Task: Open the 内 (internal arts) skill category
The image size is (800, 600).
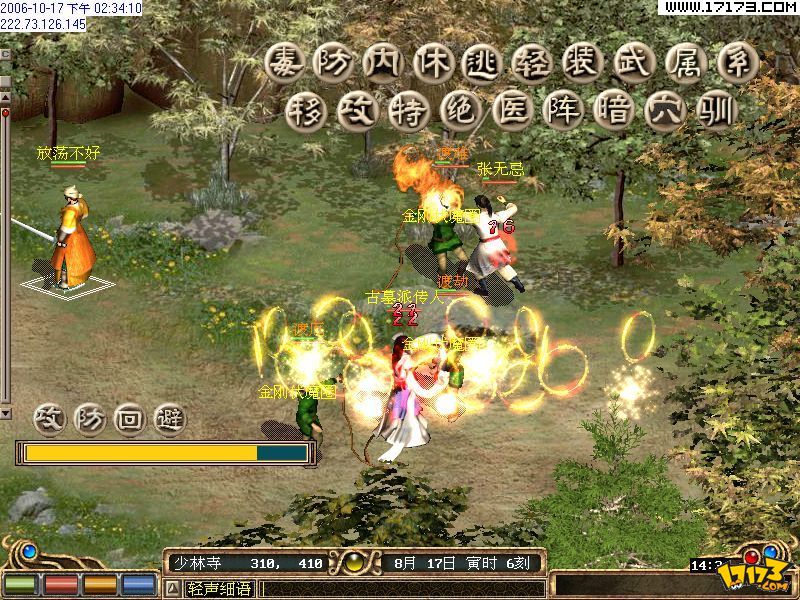Action: pyautogui.click(x=383, y=62)
